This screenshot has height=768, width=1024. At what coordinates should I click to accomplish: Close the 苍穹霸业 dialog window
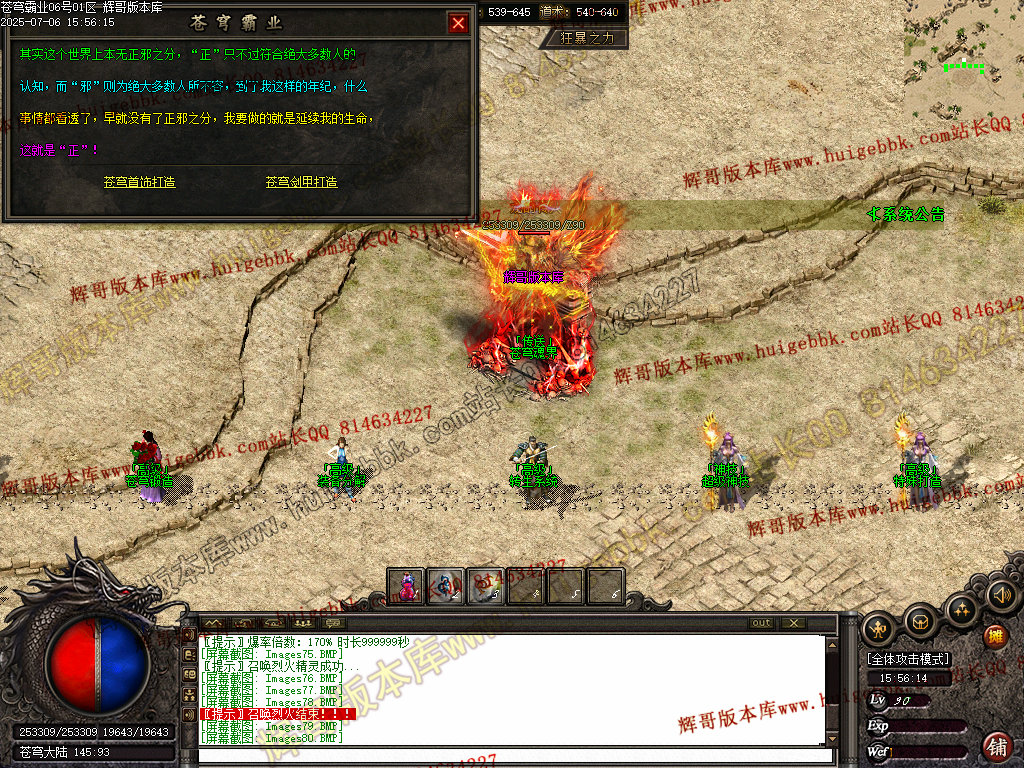pos(458,23)
